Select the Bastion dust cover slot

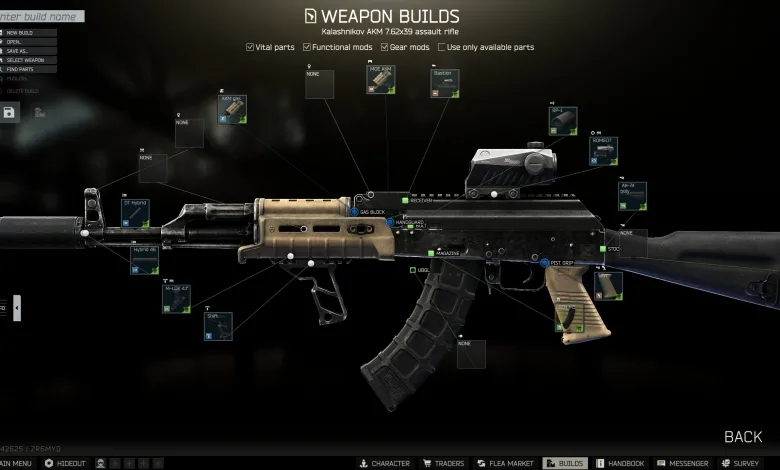pos(445,83)
